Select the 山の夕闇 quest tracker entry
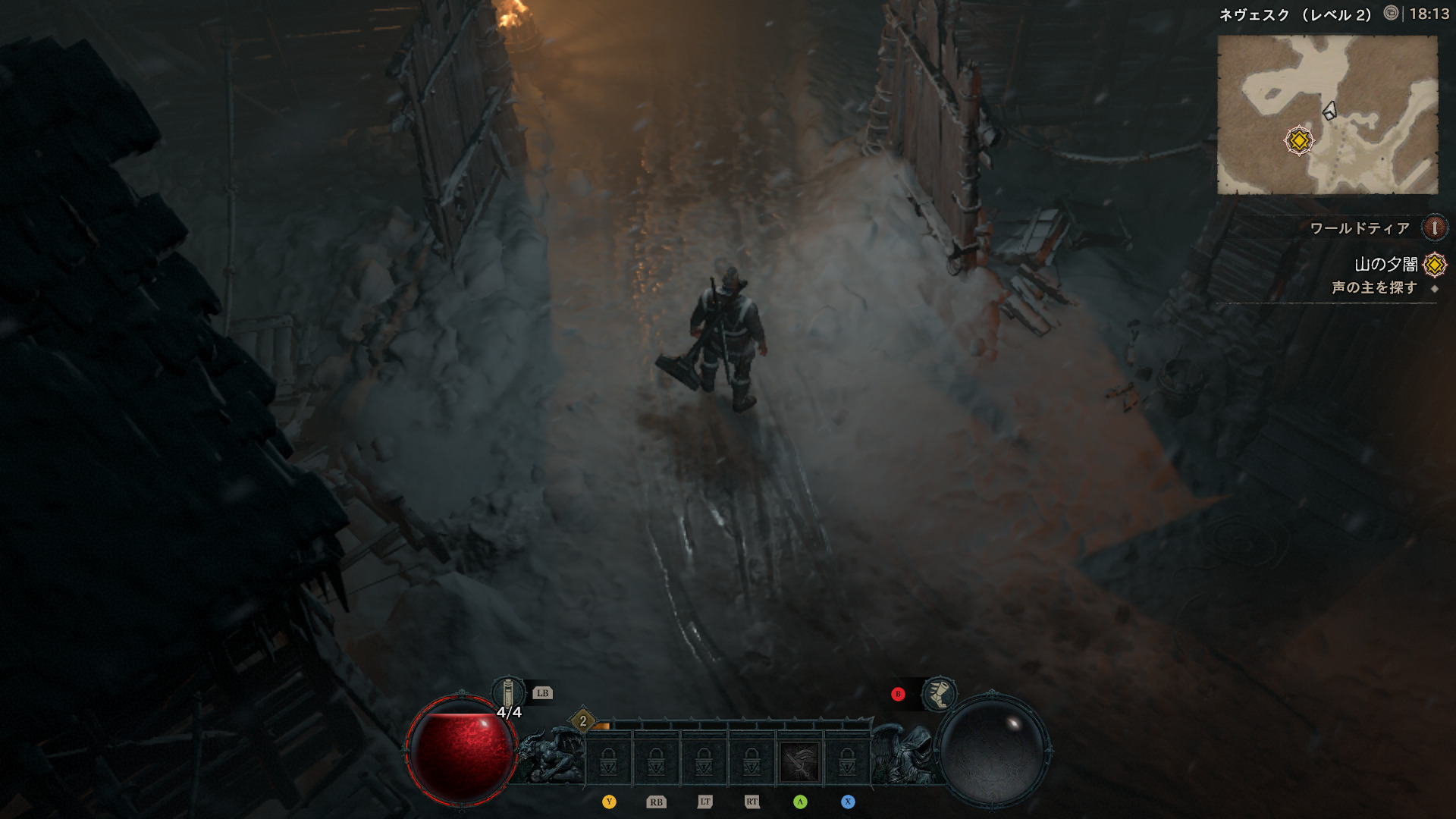1456x819 pixels. [x=1385, y=264]
